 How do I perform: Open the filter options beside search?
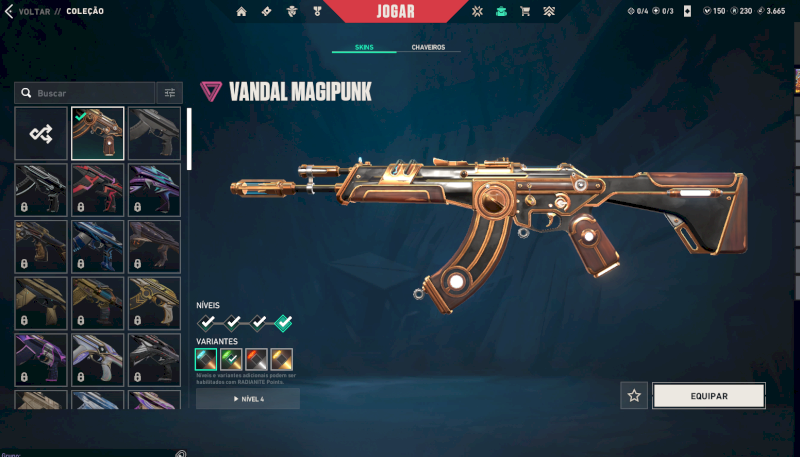[170, 93]
